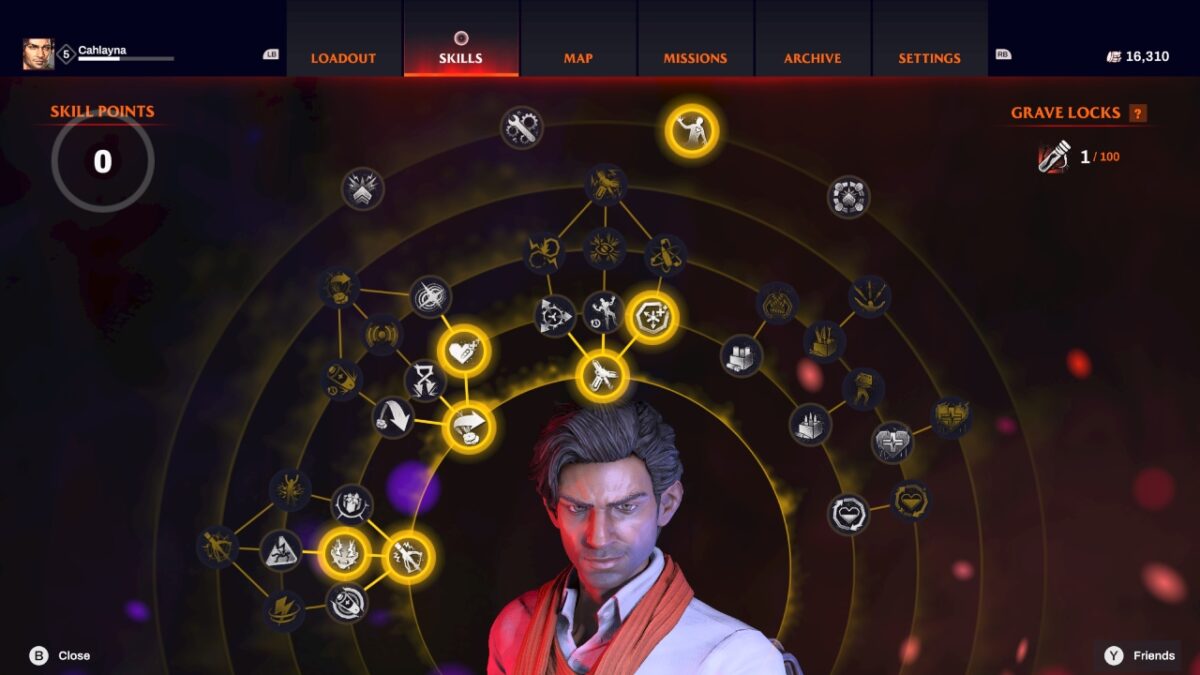The image size is (1200, 675).
Task: Select the Archive tab
Action: pyautogui.click(x=812, y=58)
